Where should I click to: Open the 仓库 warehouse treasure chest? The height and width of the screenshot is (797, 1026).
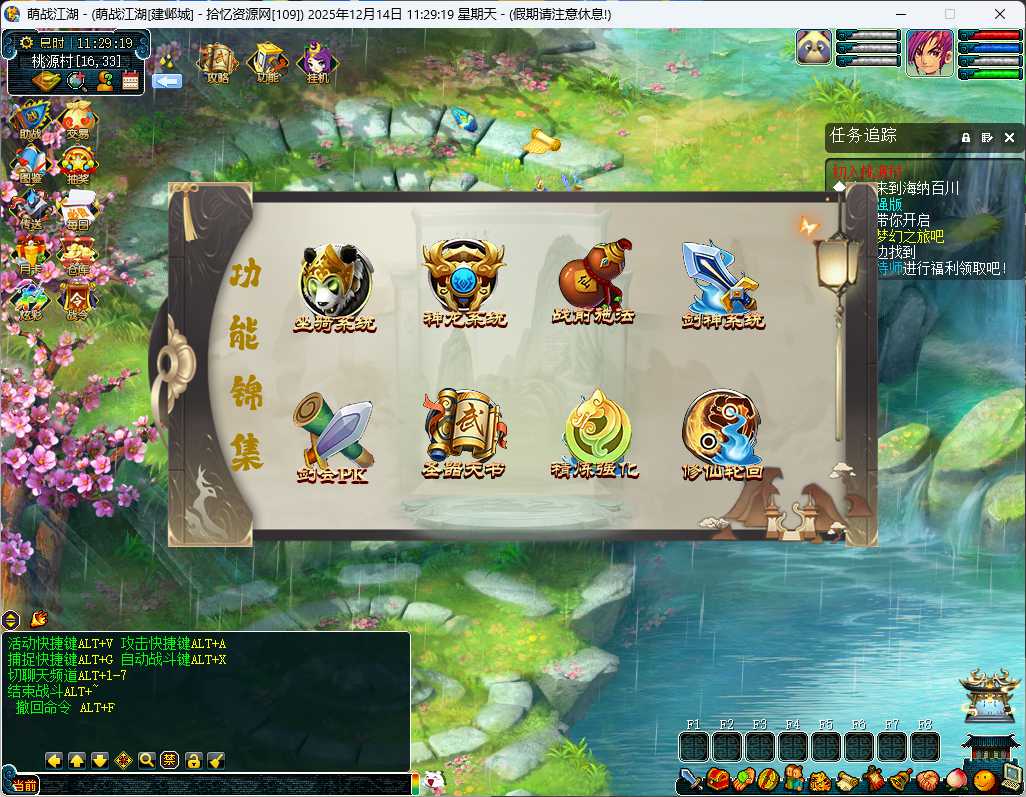[77, 256]
